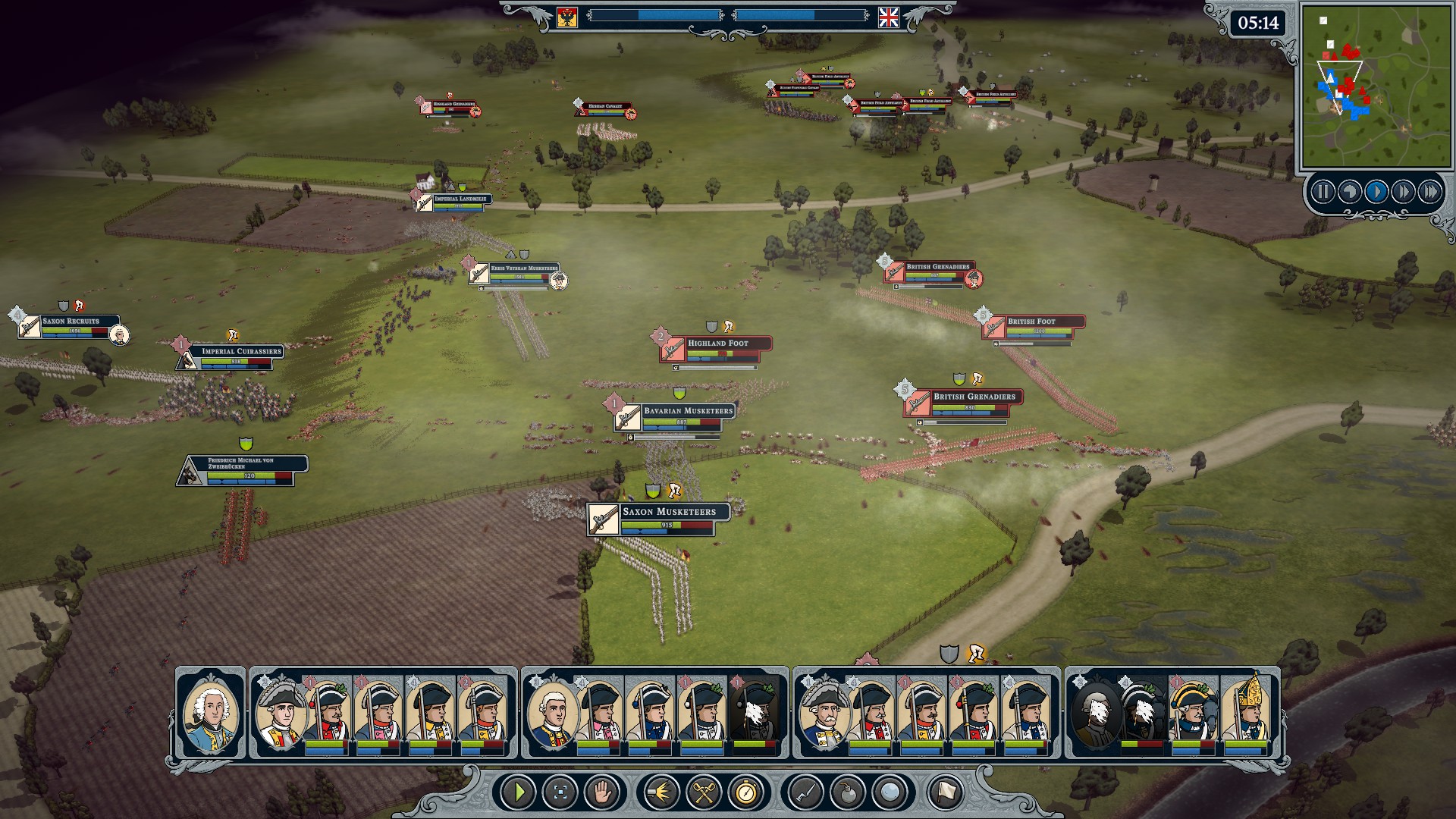
Task: Select the Bavarian Musketeers unit banner
Action: point(687,411)
